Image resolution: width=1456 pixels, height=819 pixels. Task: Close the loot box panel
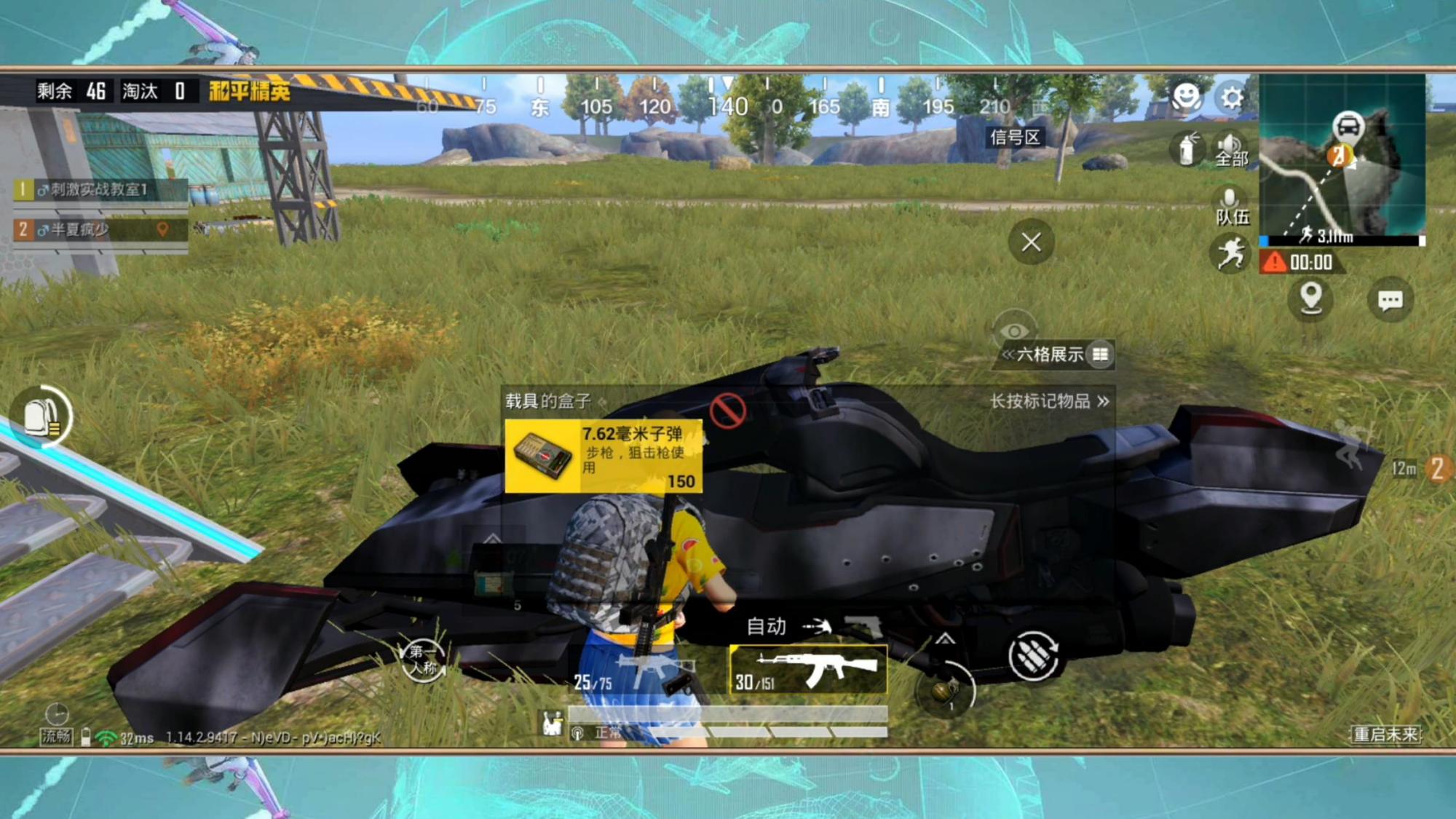(1031, 242)
